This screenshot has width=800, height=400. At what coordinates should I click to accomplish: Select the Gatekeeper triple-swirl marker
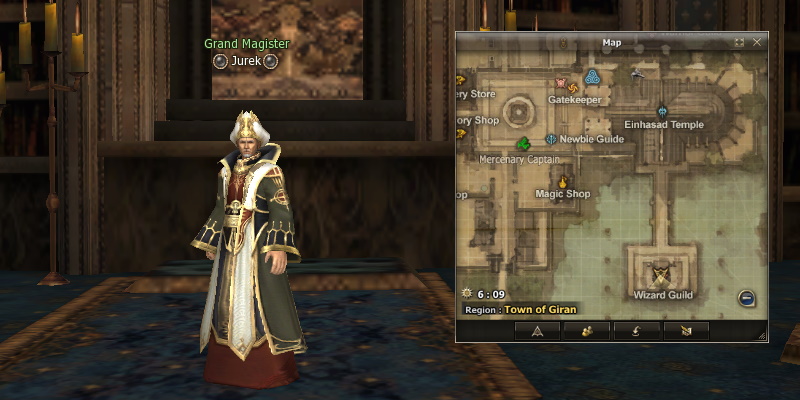pos(592,77)
